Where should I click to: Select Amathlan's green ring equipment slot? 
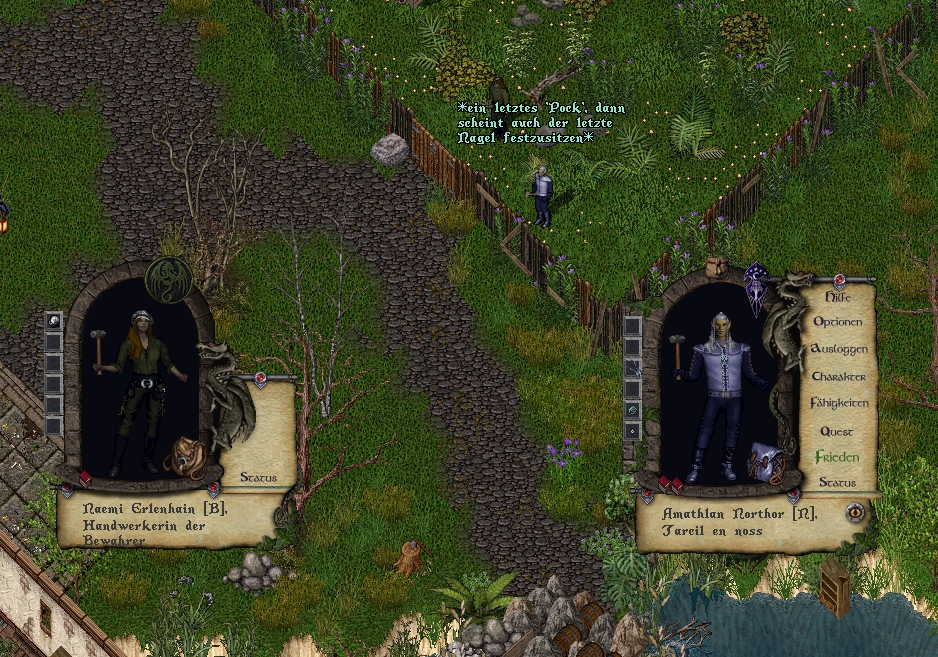coord(632,410)
